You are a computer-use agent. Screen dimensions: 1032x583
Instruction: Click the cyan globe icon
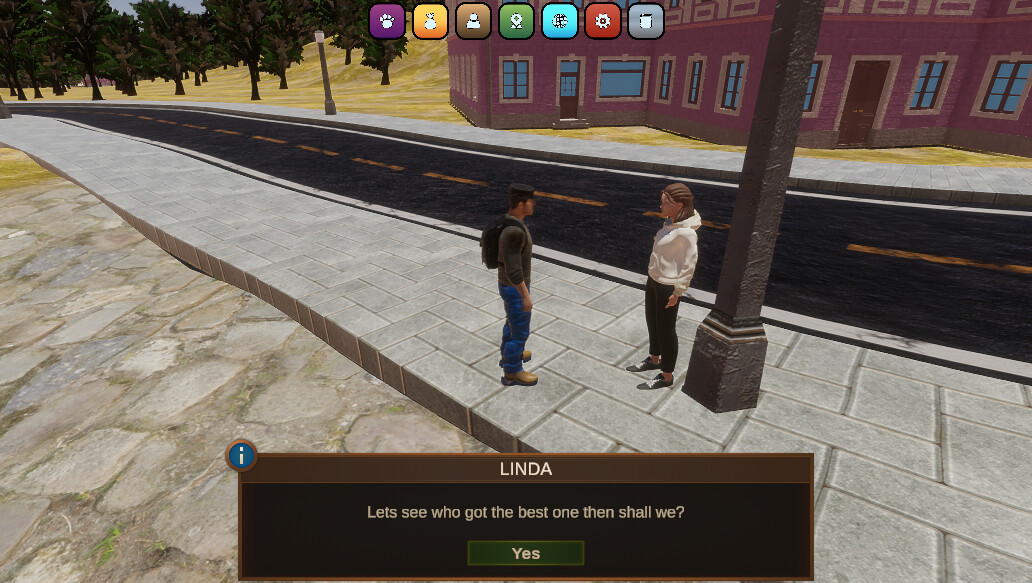pyautogui.click(x=560, y=21)
